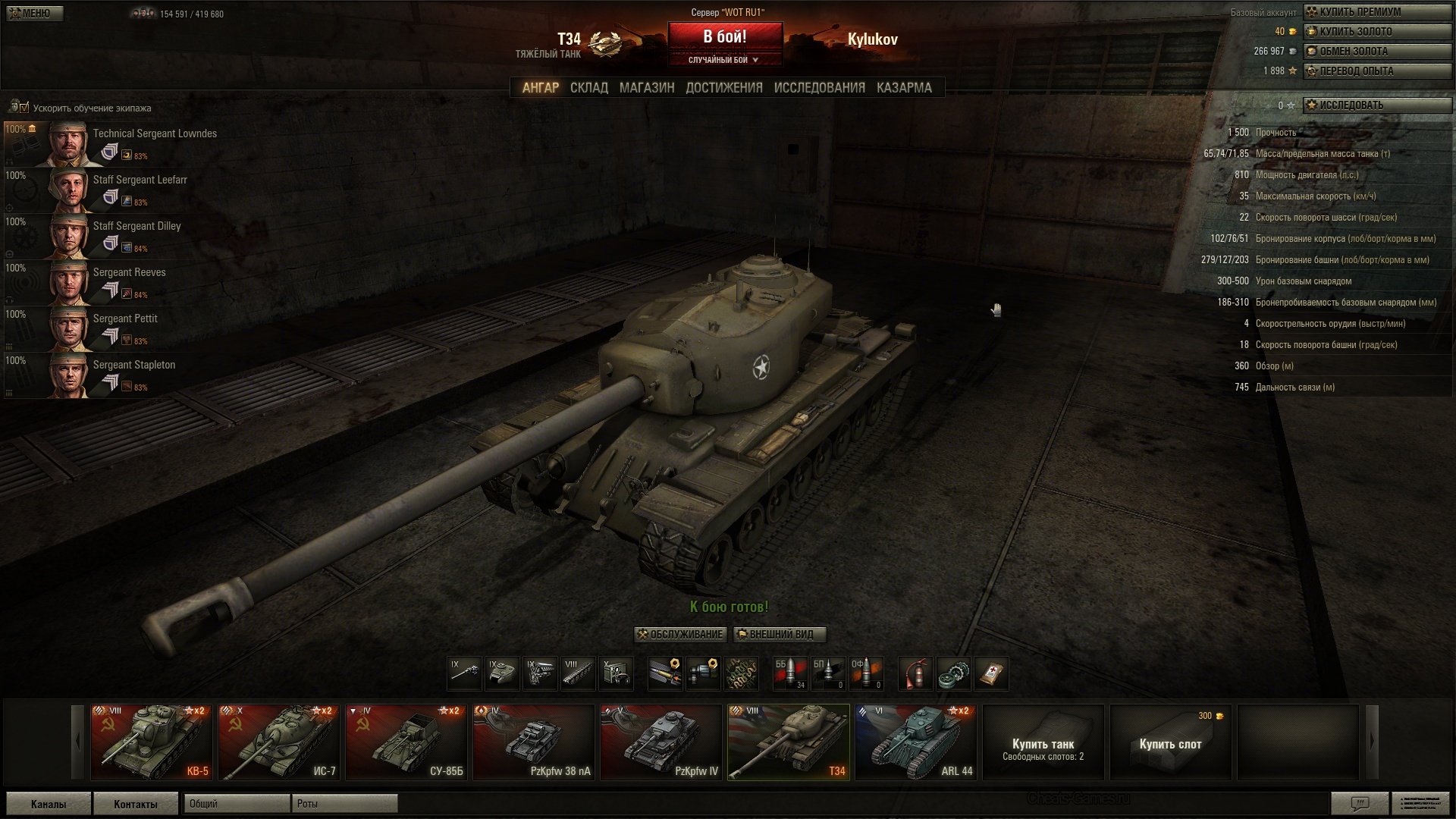1456x819 pixels.
Task: Open the МЕНЮ button
Action: [x=35, y=13]
